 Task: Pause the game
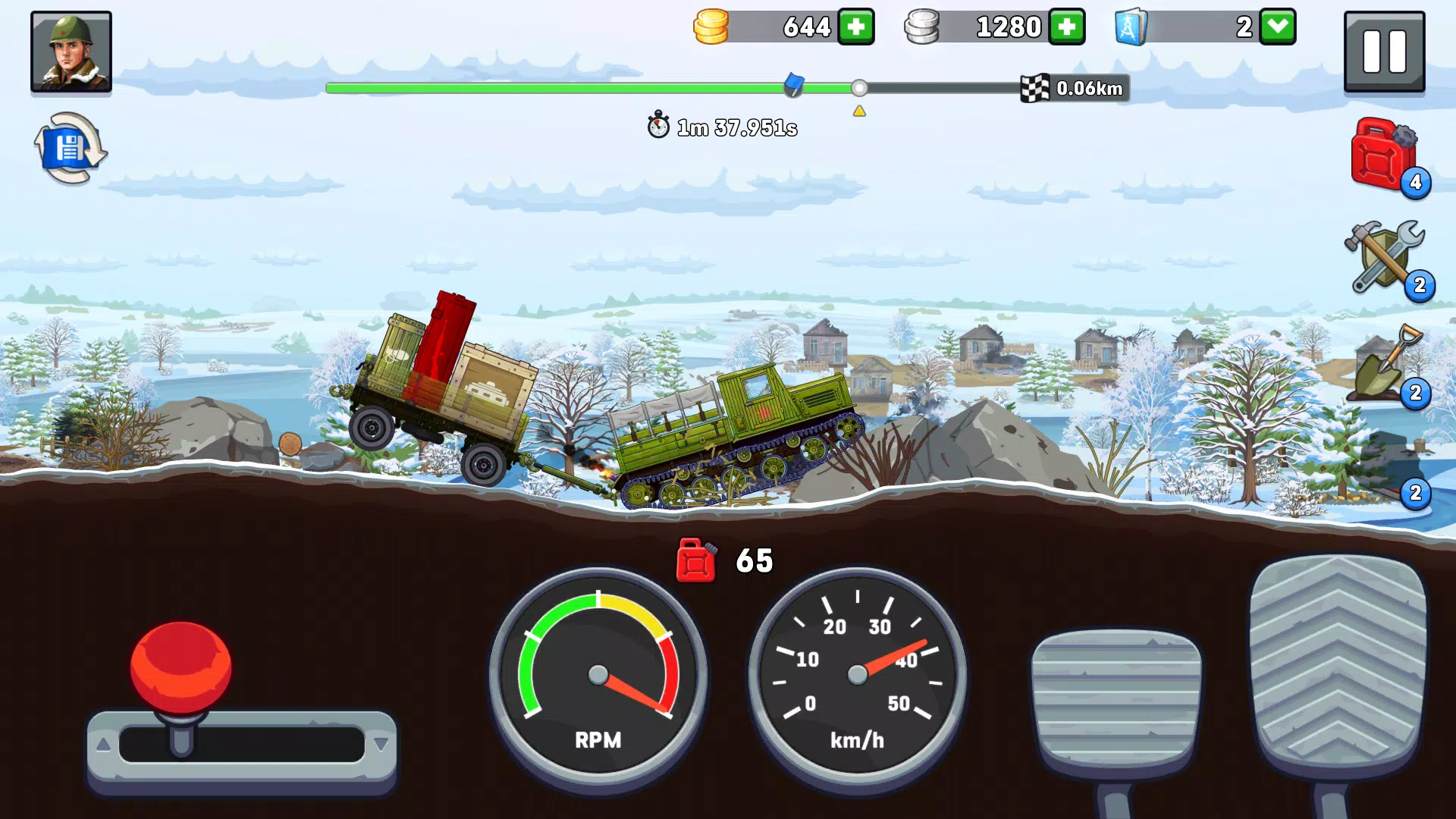coord(1384,52)
